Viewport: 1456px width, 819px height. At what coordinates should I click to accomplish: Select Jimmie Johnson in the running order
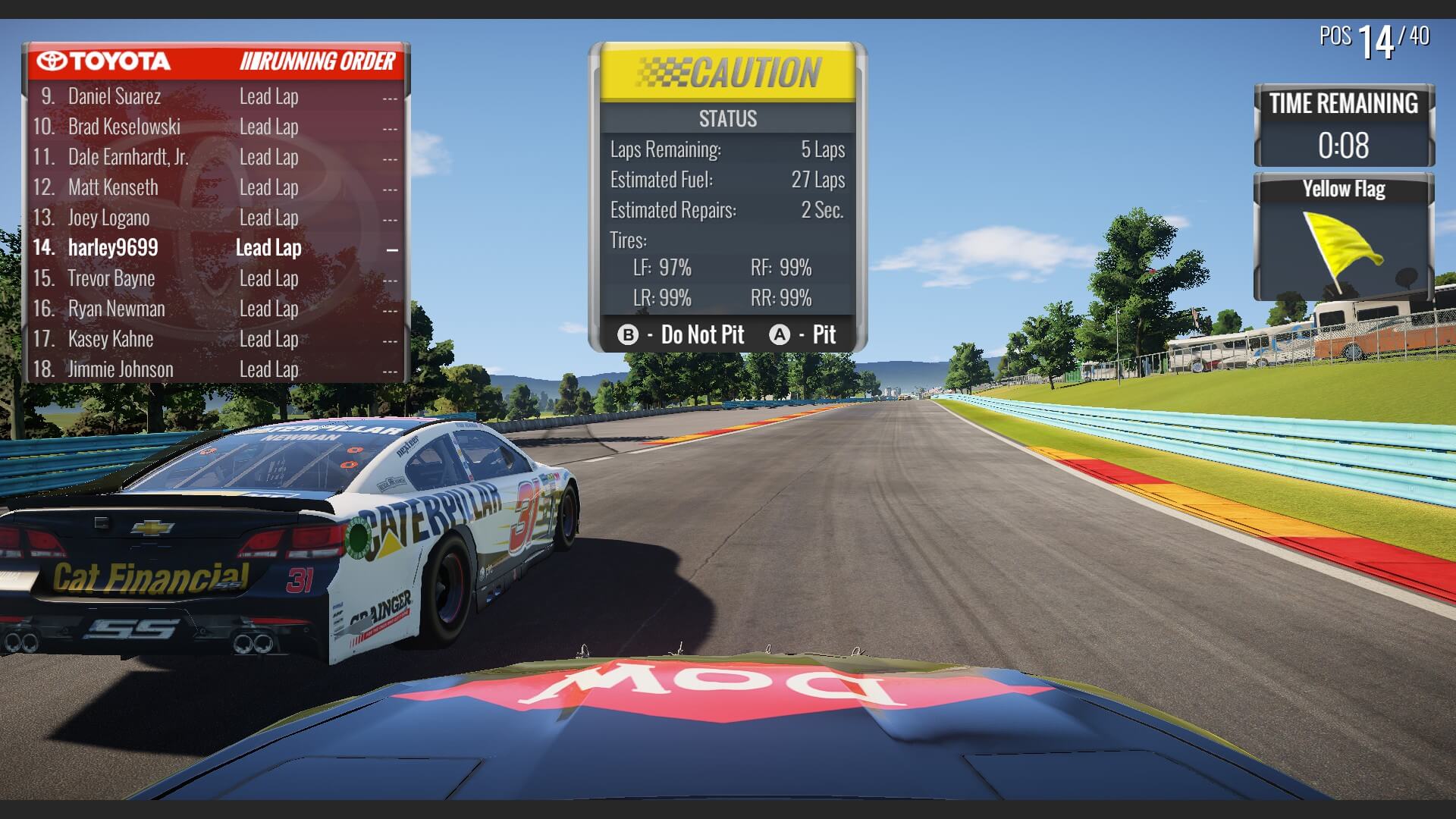click(x=121, y=369)
